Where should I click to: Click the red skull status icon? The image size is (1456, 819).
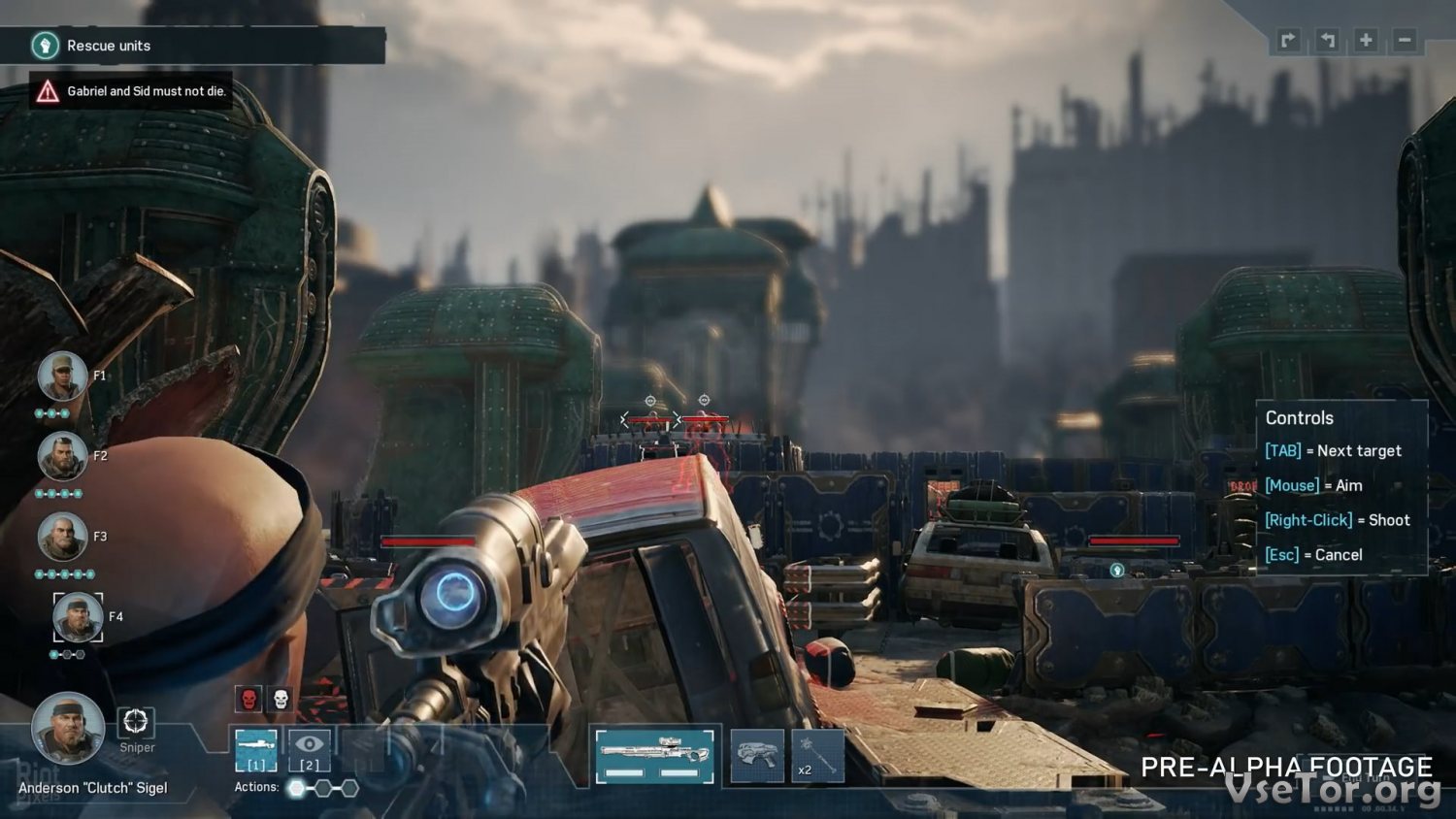click(248, 699)
